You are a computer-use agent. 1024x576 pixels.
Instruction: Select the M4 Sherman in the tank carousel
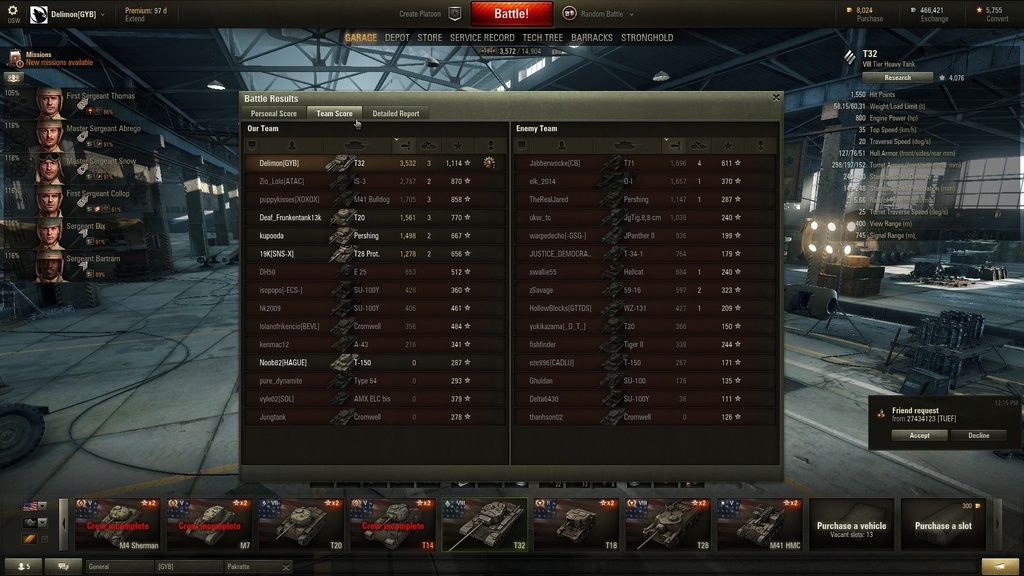click(x=117, y=525)
